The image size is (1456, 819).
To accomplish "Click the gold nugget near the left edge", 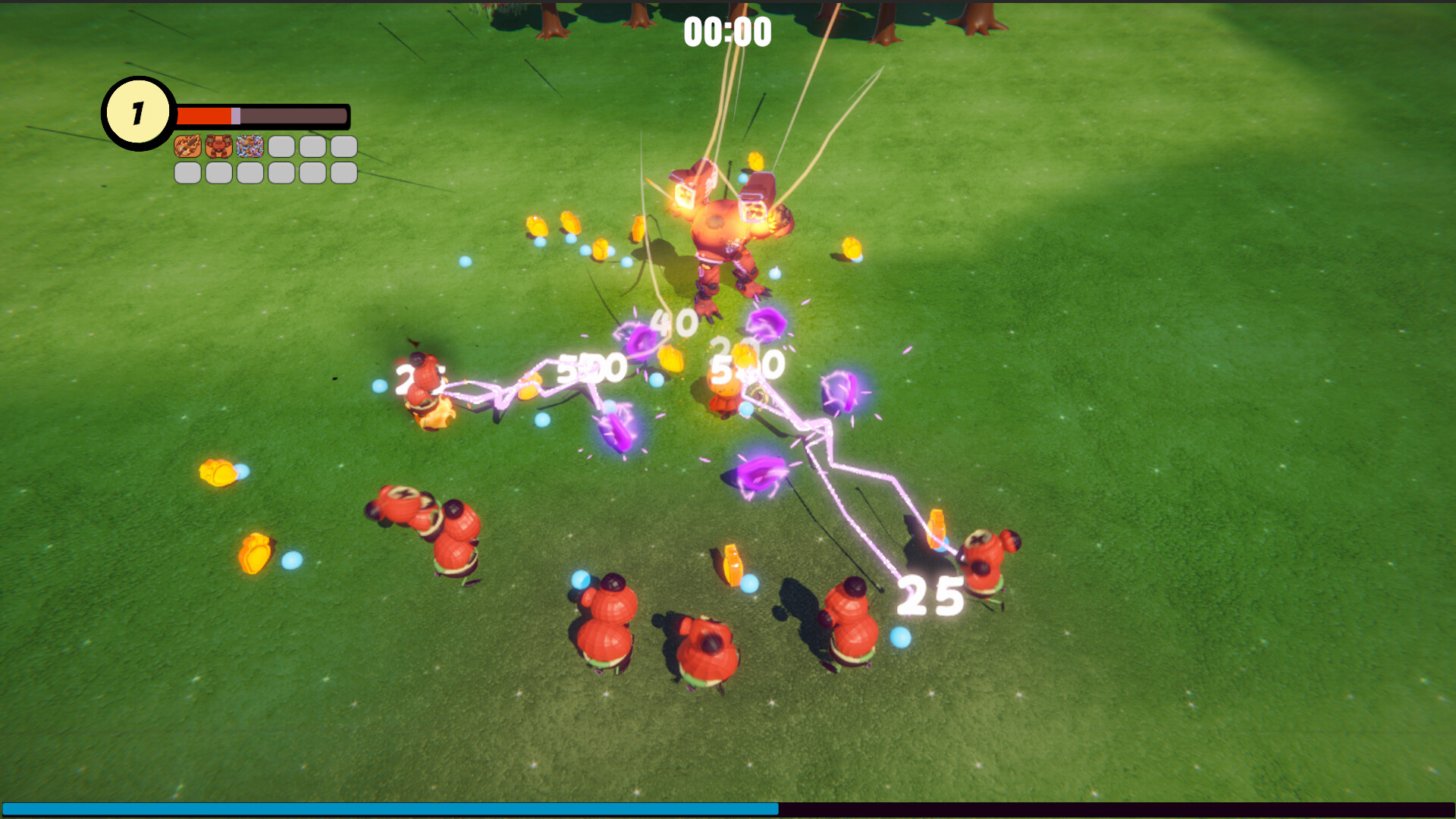I will click(218, 472).
